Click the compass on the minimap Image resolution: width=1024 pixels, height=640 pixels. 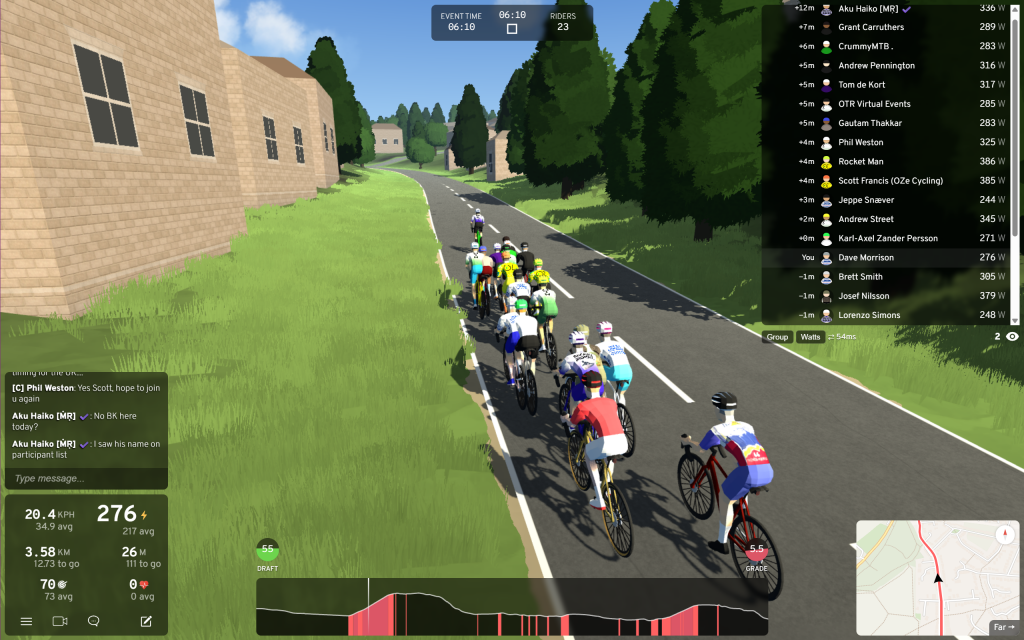[1004, 535]
